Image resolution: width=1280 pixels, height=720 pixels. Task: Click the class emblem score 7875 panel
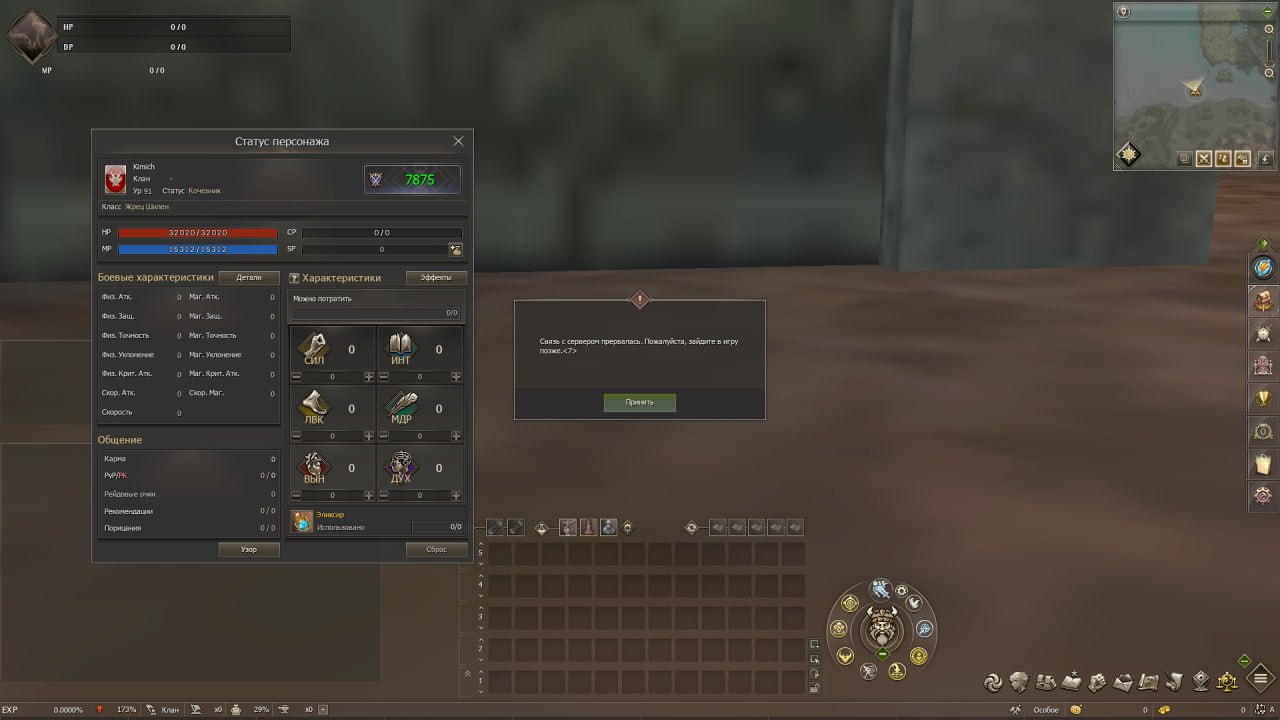[412, 180]
